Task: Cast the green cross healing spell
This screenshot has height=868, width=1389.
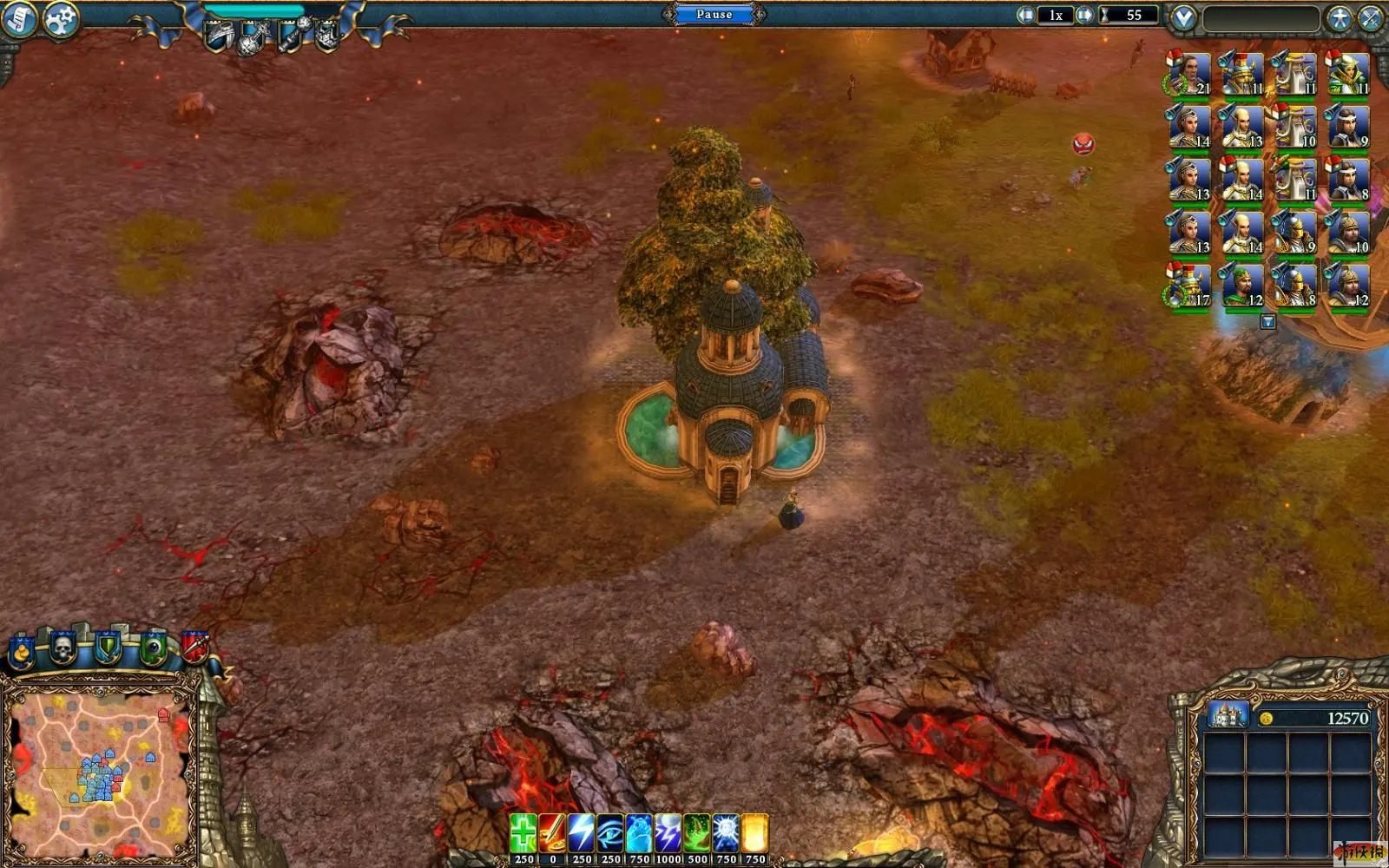Action: tap(523, 832)
